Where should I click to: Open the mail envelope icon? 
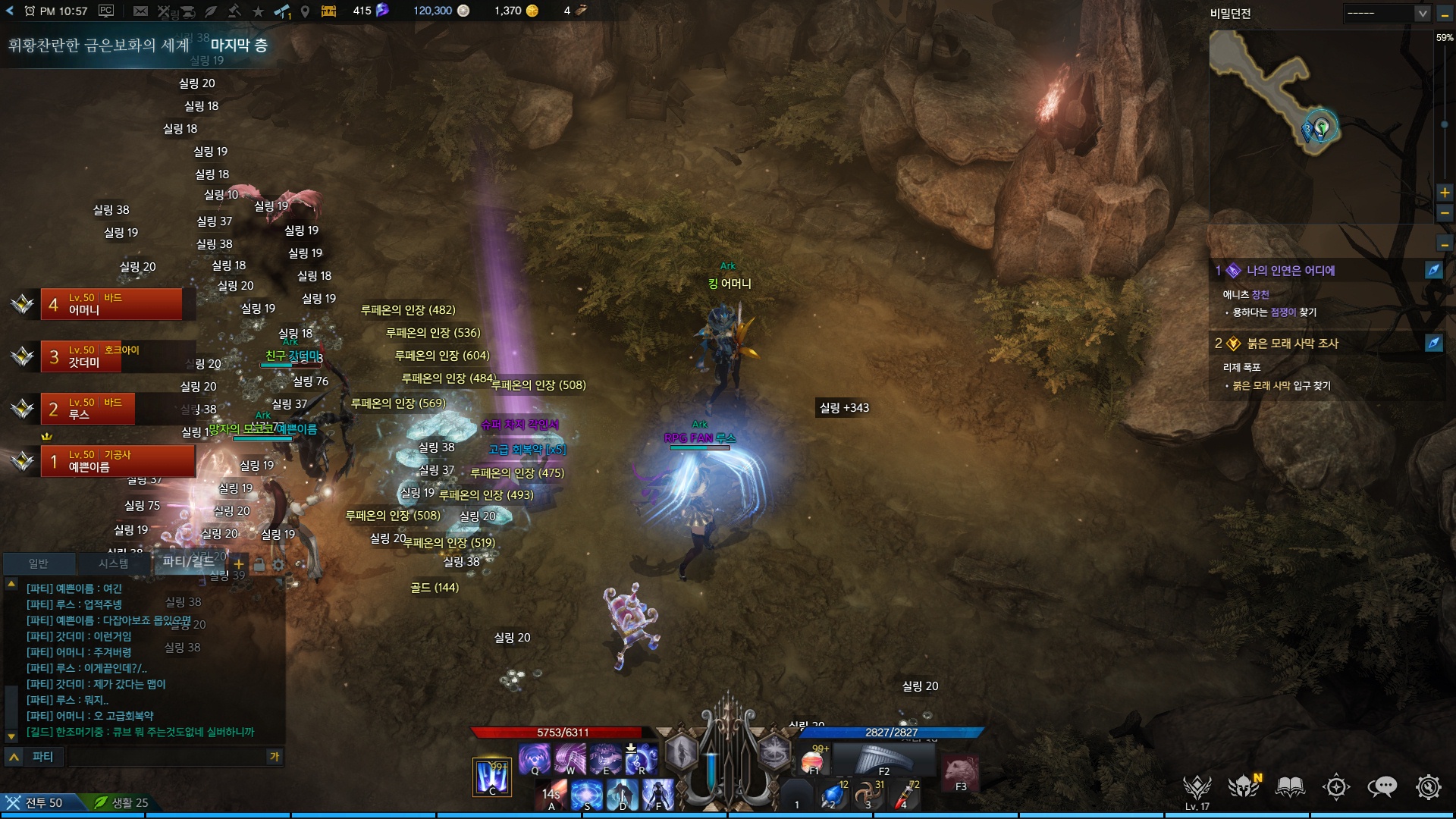140,11
